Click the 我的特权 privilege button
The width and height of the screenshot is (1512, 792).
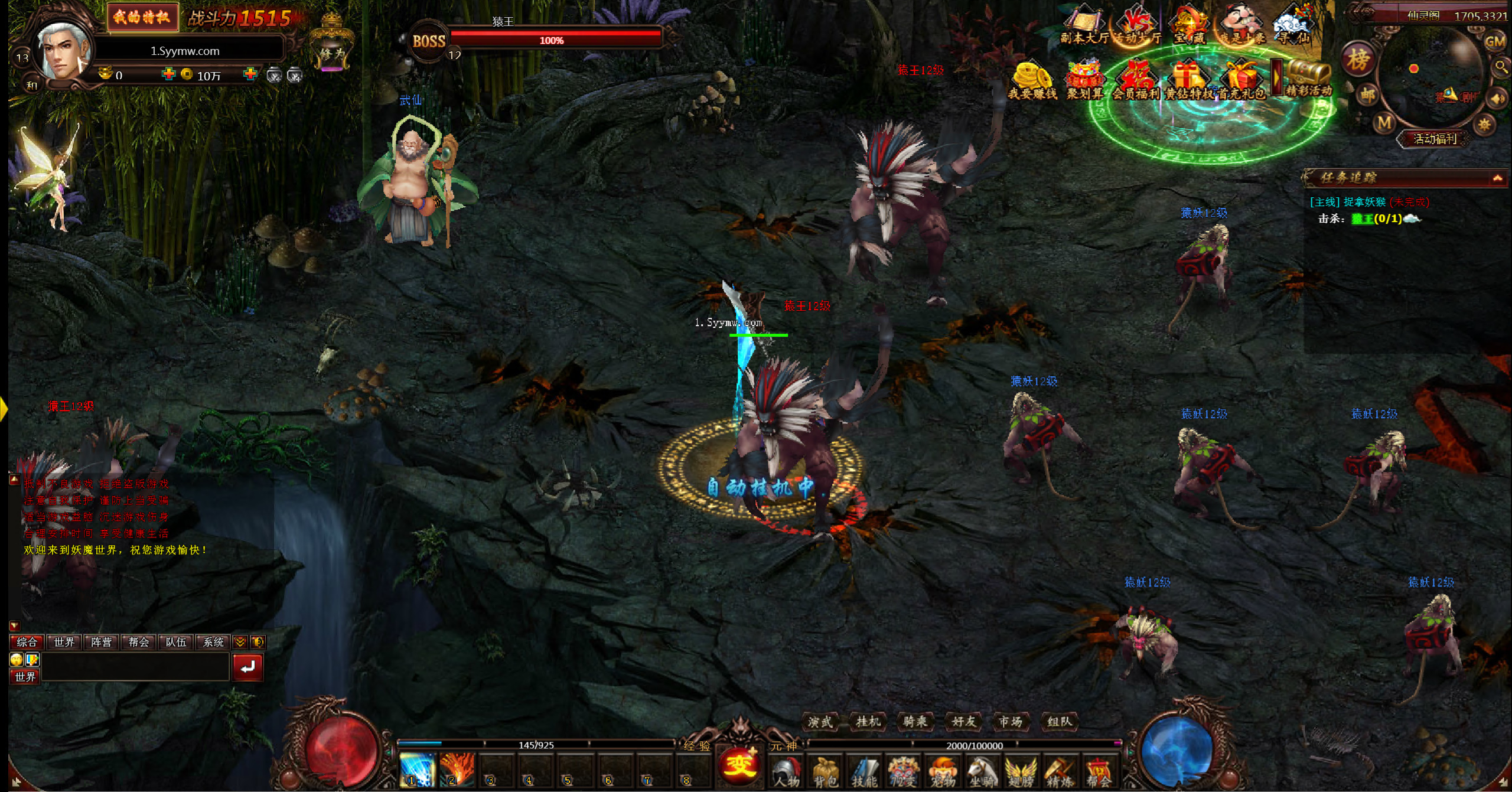pyautogui.click(x=142, y=17)
